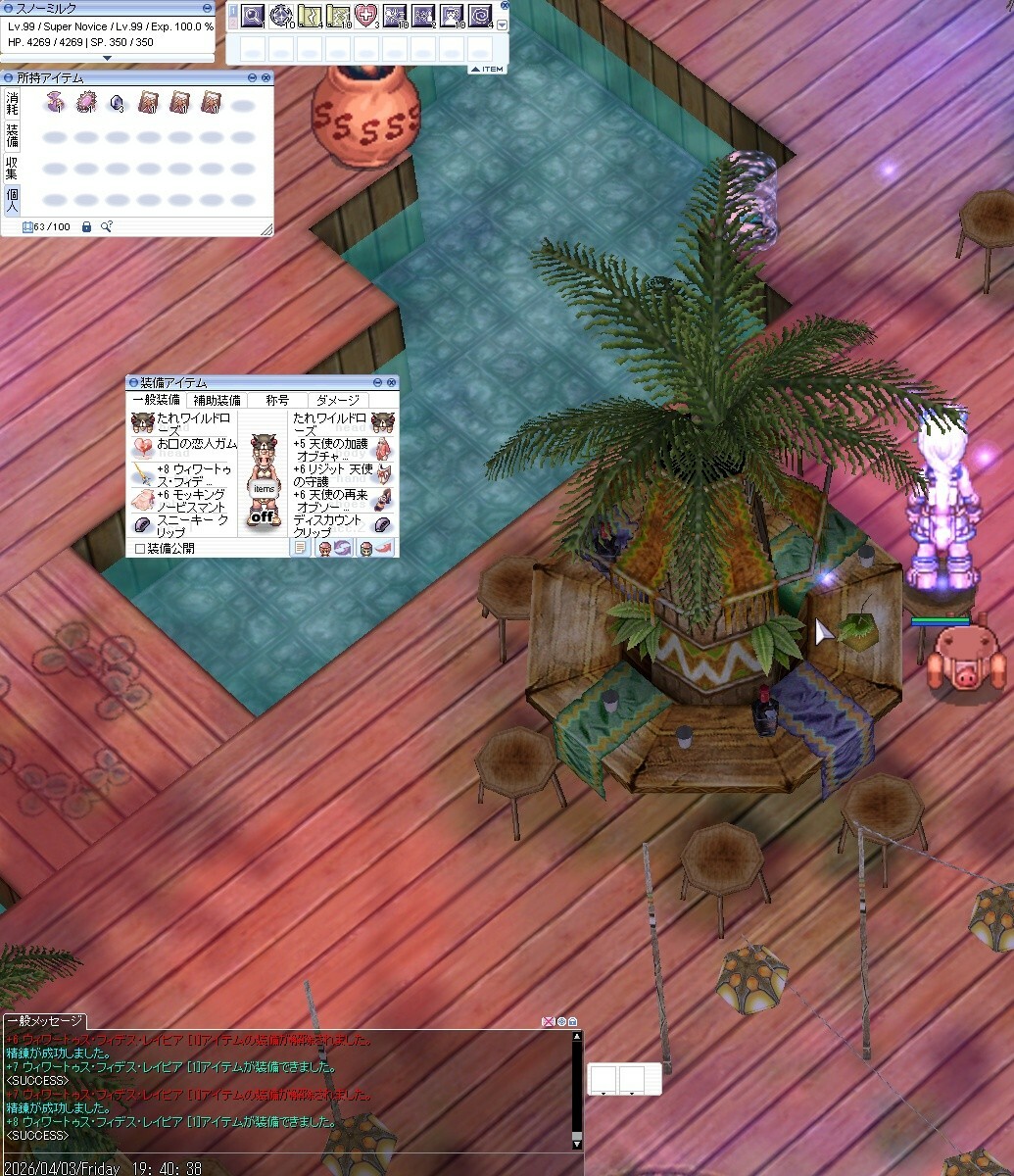The height and width of the screenshot is (1176, 1014).
Task: Use the magnifying glass hotbar skill
Action: click(254, 16)
